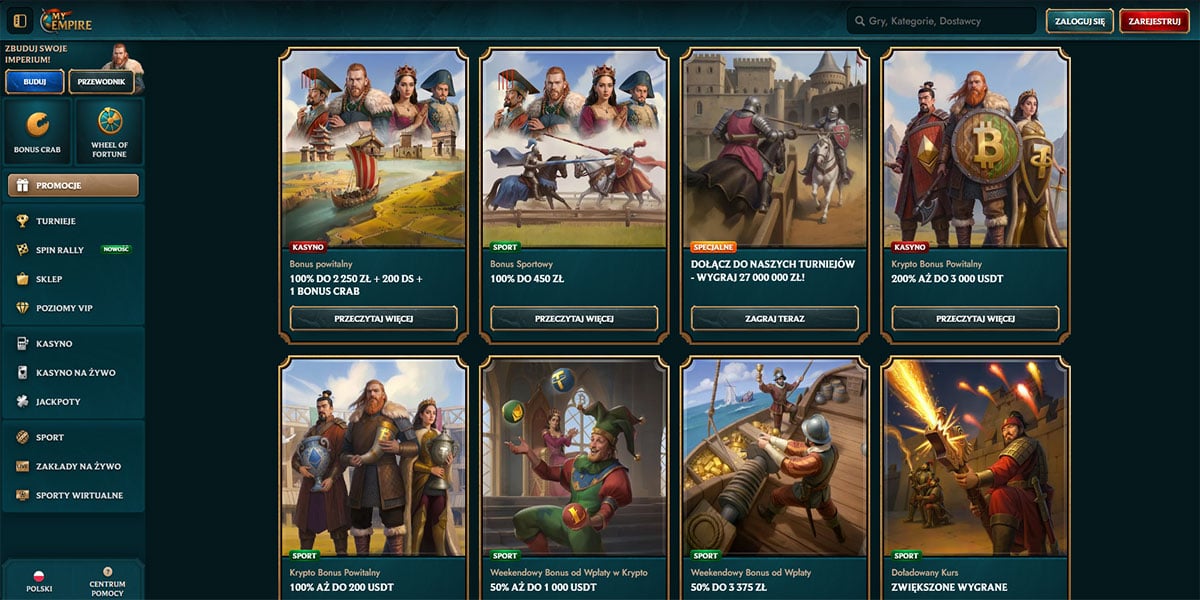
Task: Choose Zakłady na żywo menu entry
Action: click(x=78, y=466)
